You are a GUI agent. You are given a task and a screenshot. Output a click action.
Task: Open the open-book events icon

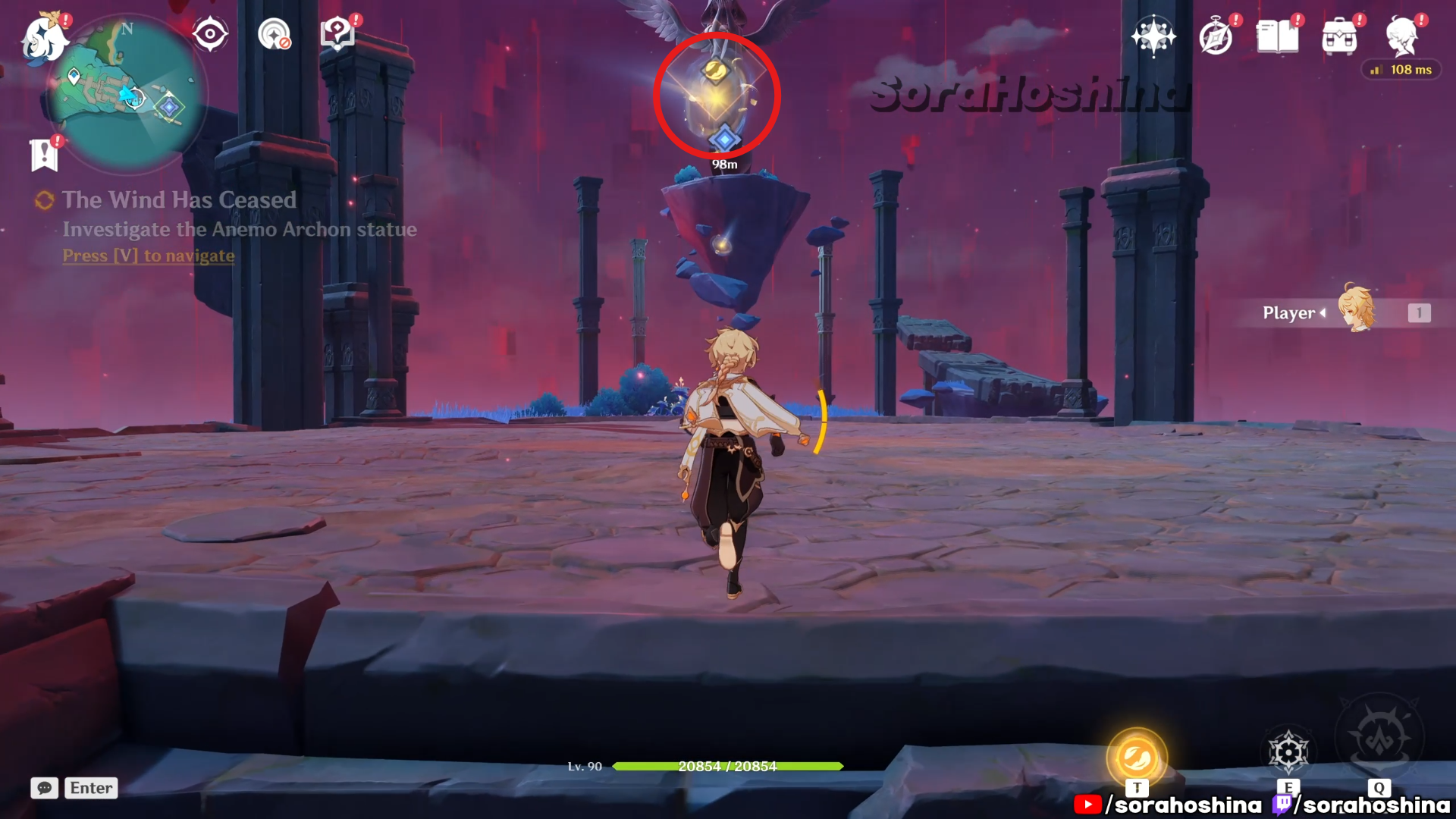[1278, 36]
